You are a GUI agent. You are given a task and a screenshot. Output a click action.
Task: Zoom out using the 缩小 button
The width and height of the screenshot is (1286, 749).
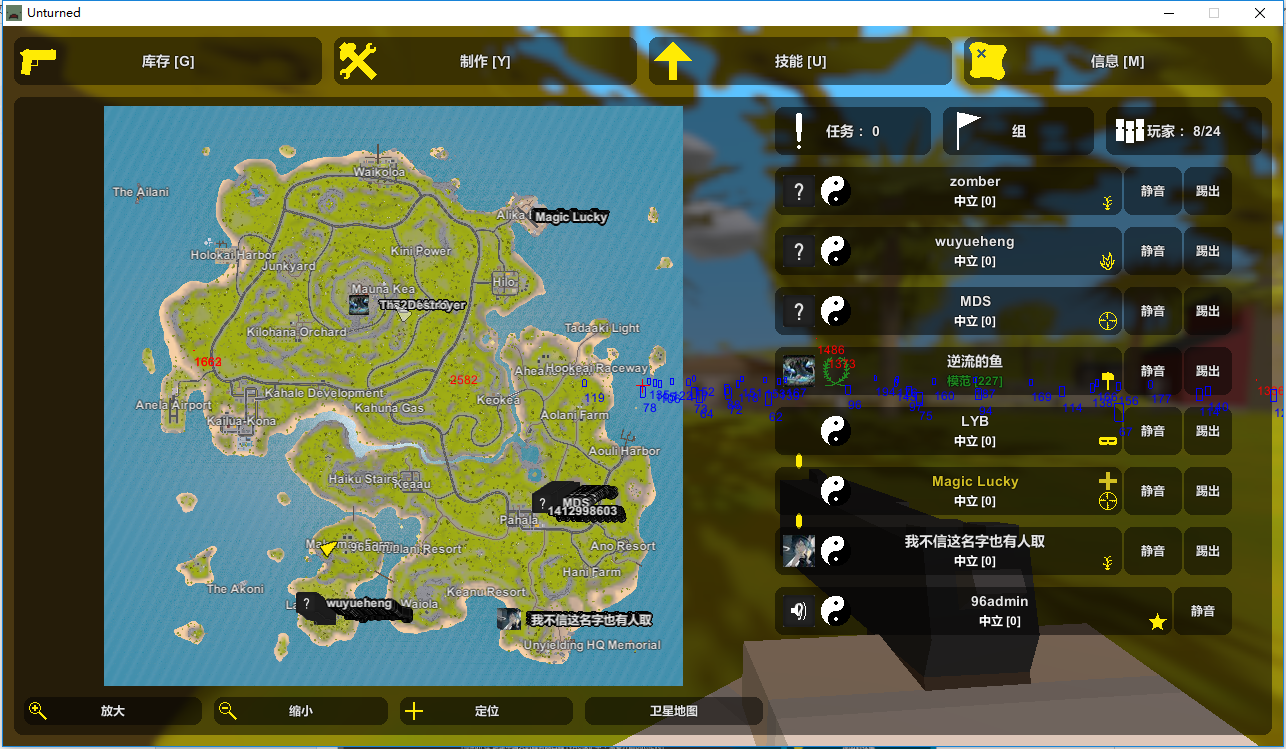(300, 711)
